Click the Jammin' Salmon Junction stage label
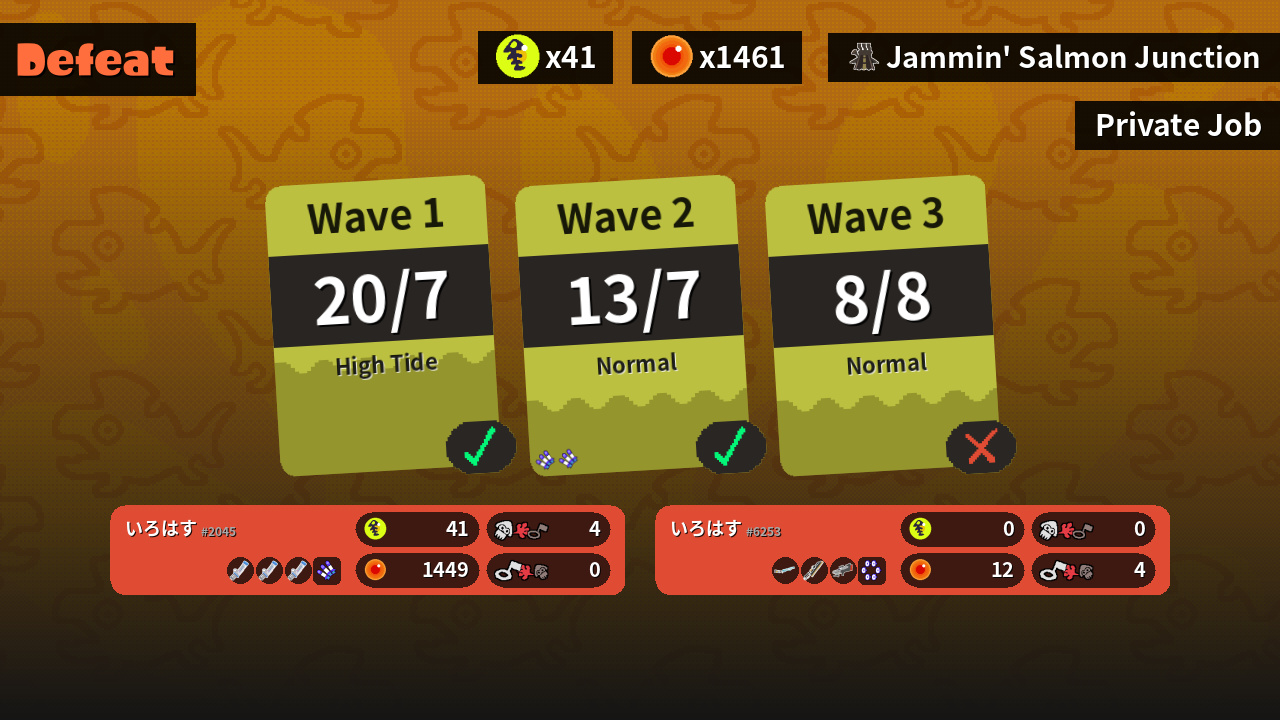This screenshot has height=720, width=1280. pyautogui.click(x=1054, y=58)
